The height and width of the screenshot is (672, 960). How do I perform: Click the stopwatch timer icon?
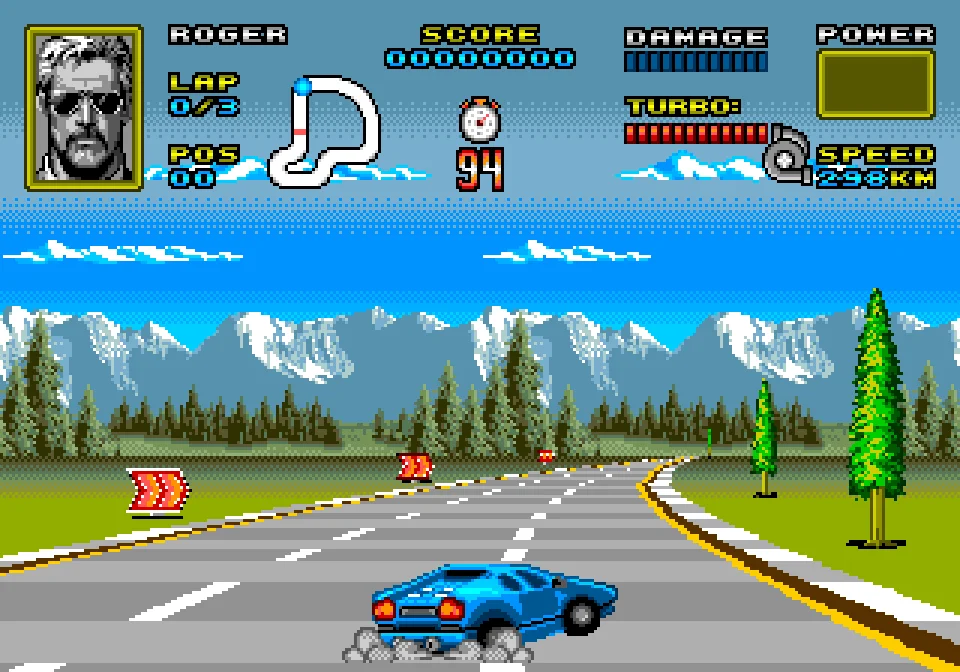tap(480, 120)
